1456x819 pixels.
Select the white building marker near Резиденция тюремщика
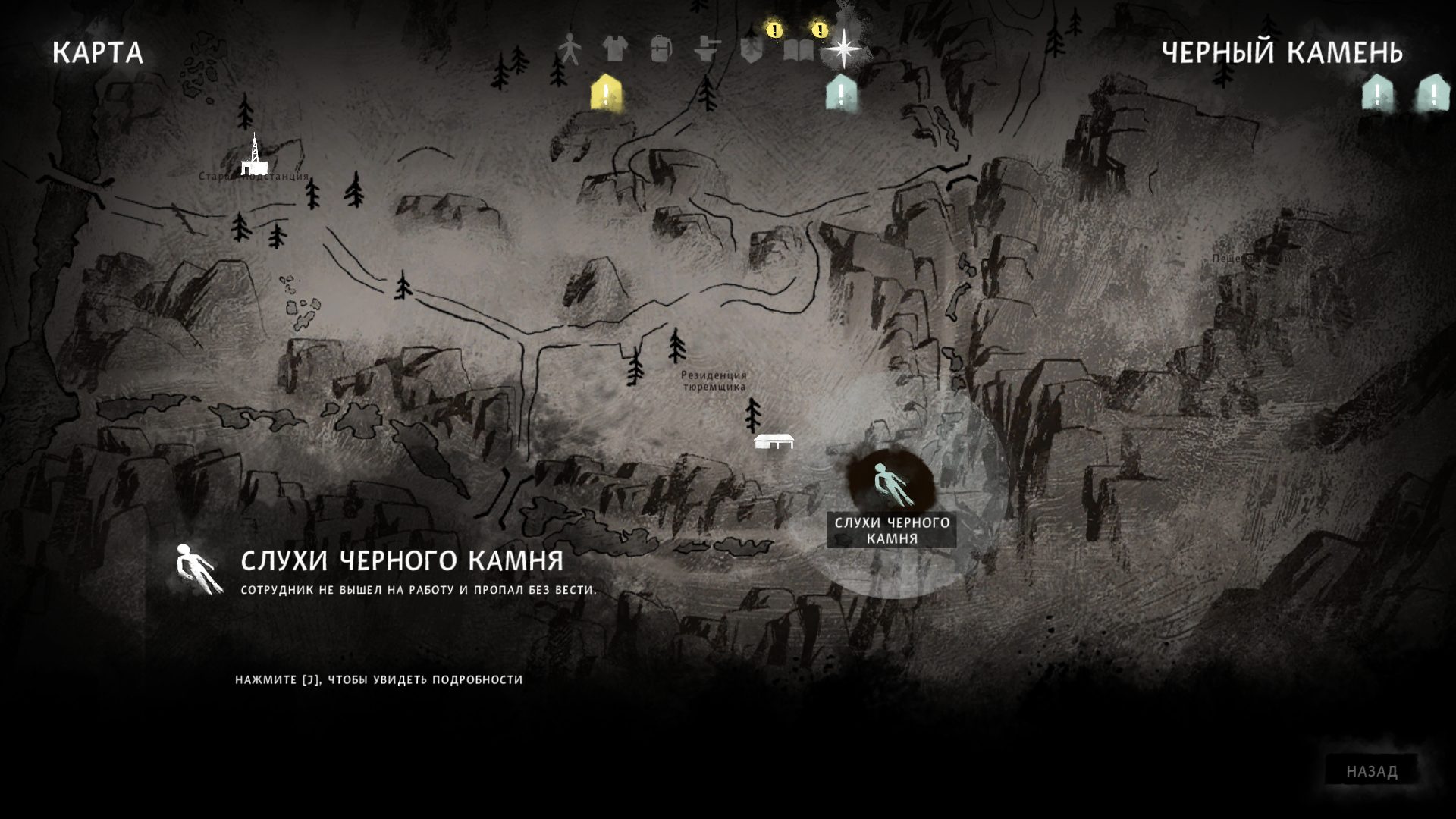[774, 441]
